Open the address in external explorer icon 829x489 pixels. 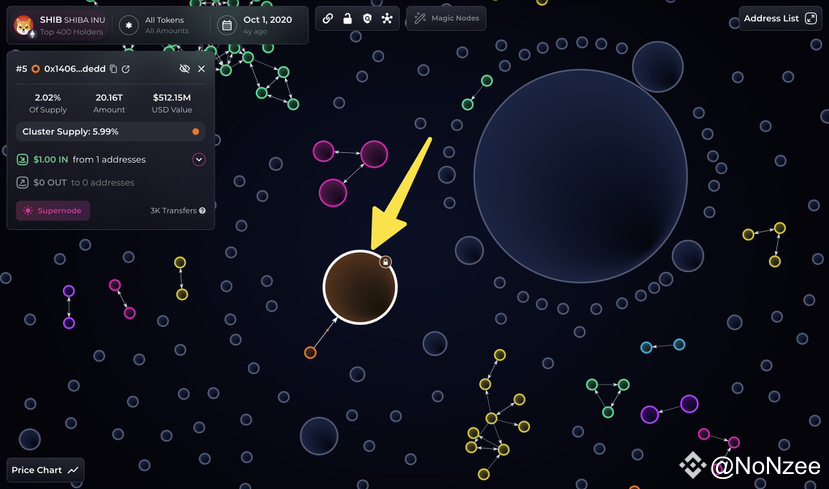click(126, 69)
